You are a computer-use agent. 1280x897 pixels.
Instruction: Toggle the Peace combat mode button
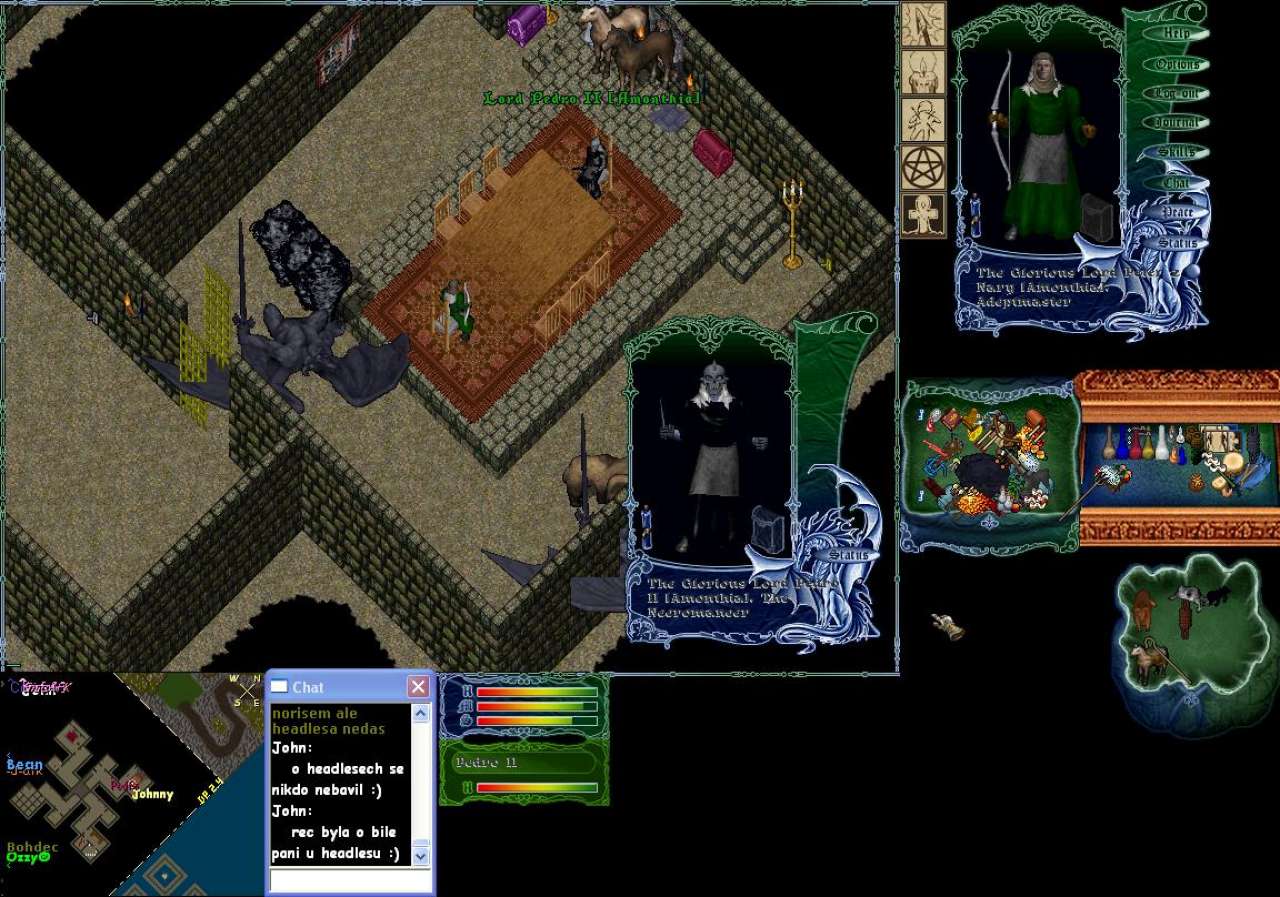1176,212
